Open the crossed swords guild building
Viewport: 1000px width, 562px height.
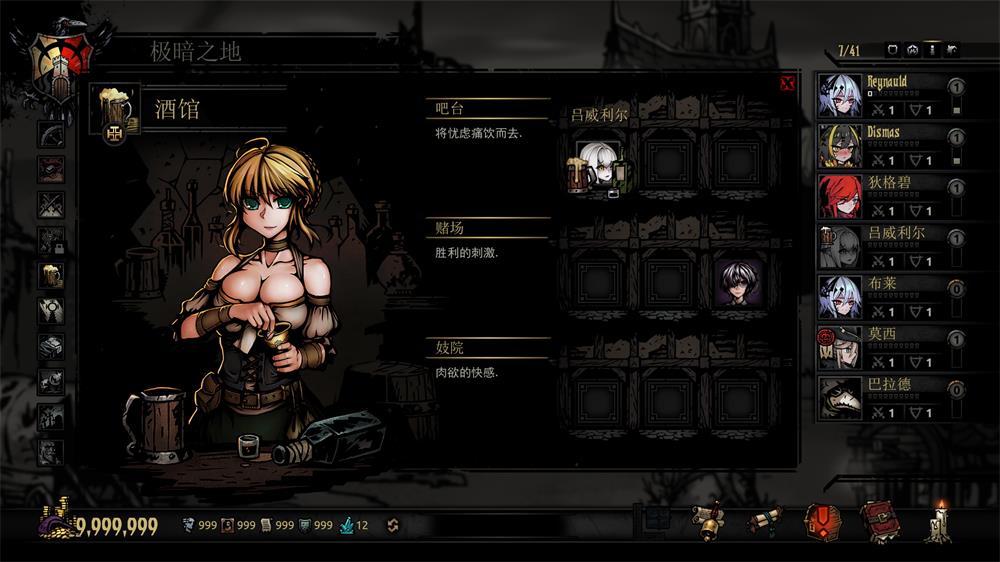51,205
